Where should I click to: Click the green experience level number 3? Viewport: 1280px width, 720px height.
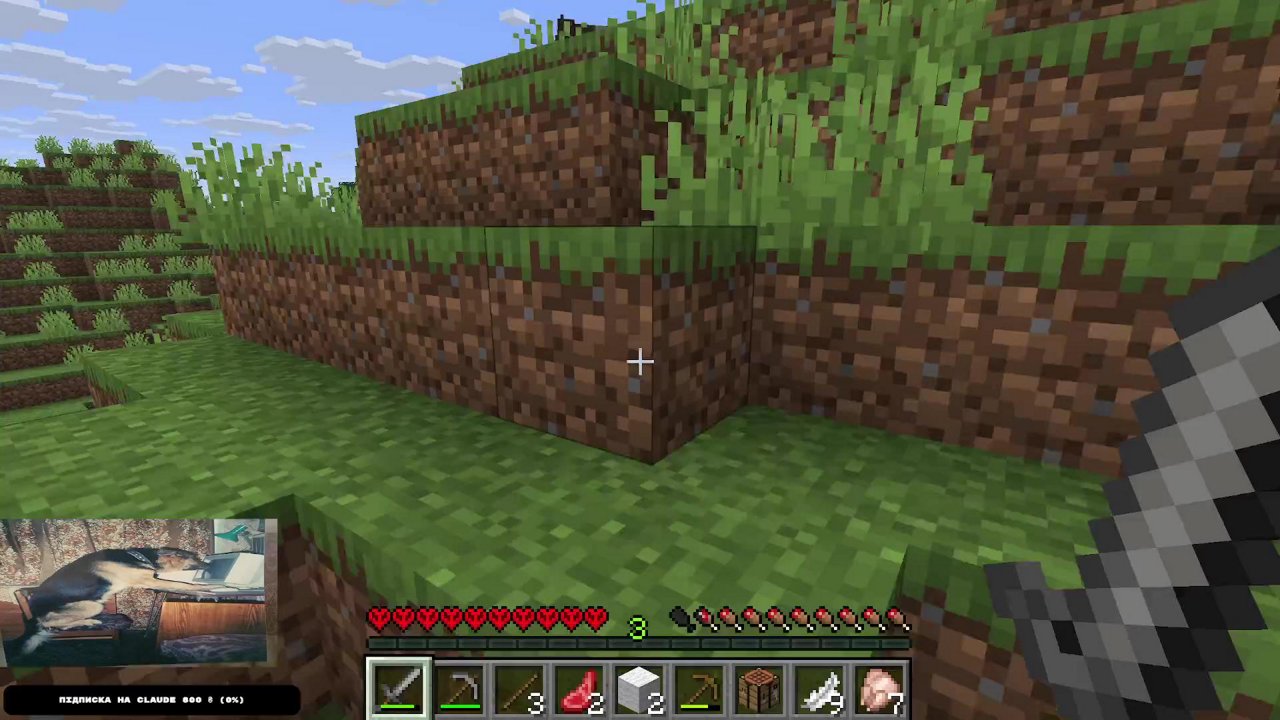click(x=638, y=626)
